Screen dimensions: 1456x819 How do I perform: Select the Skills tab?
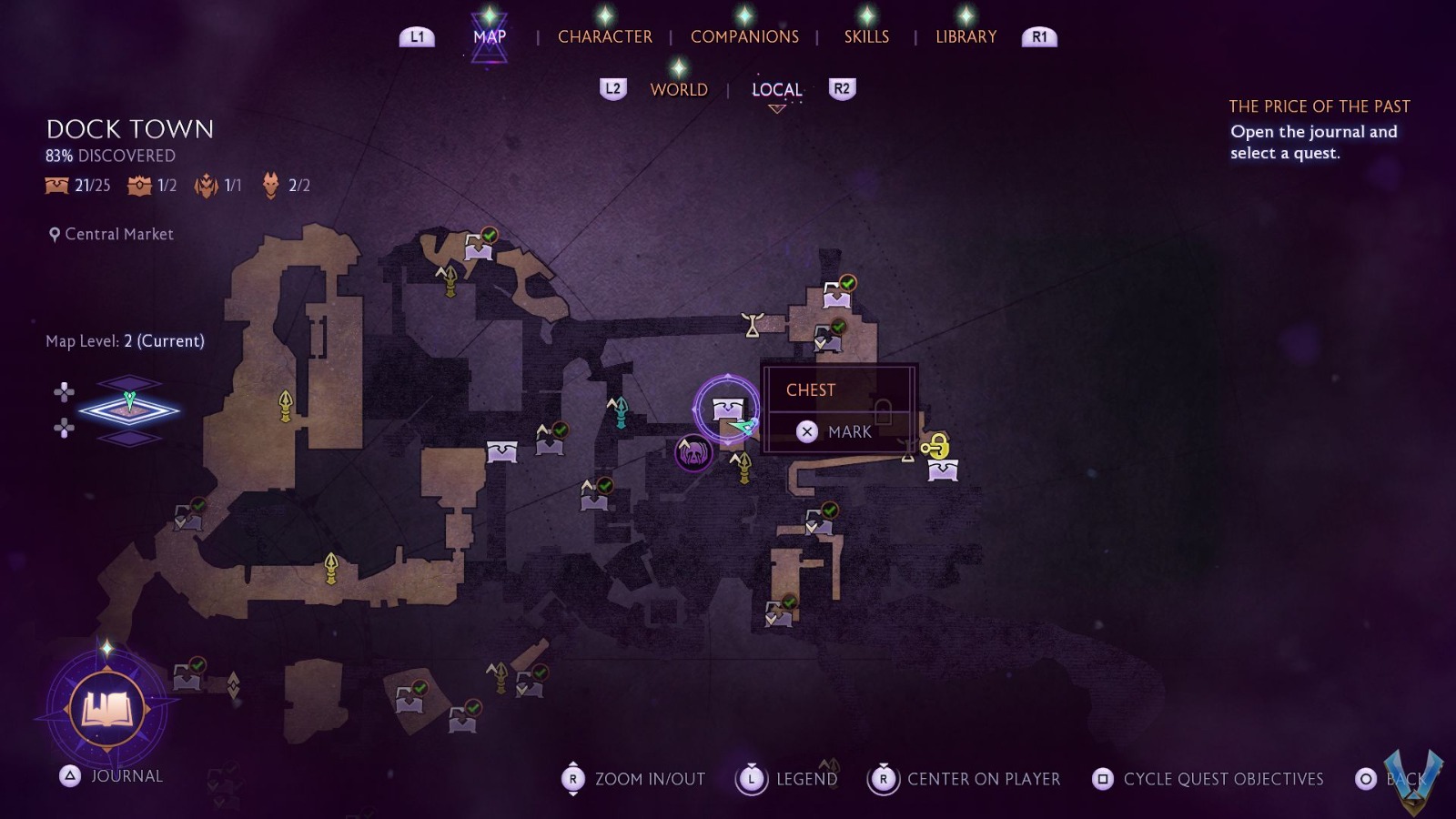(x=866, y=36)
